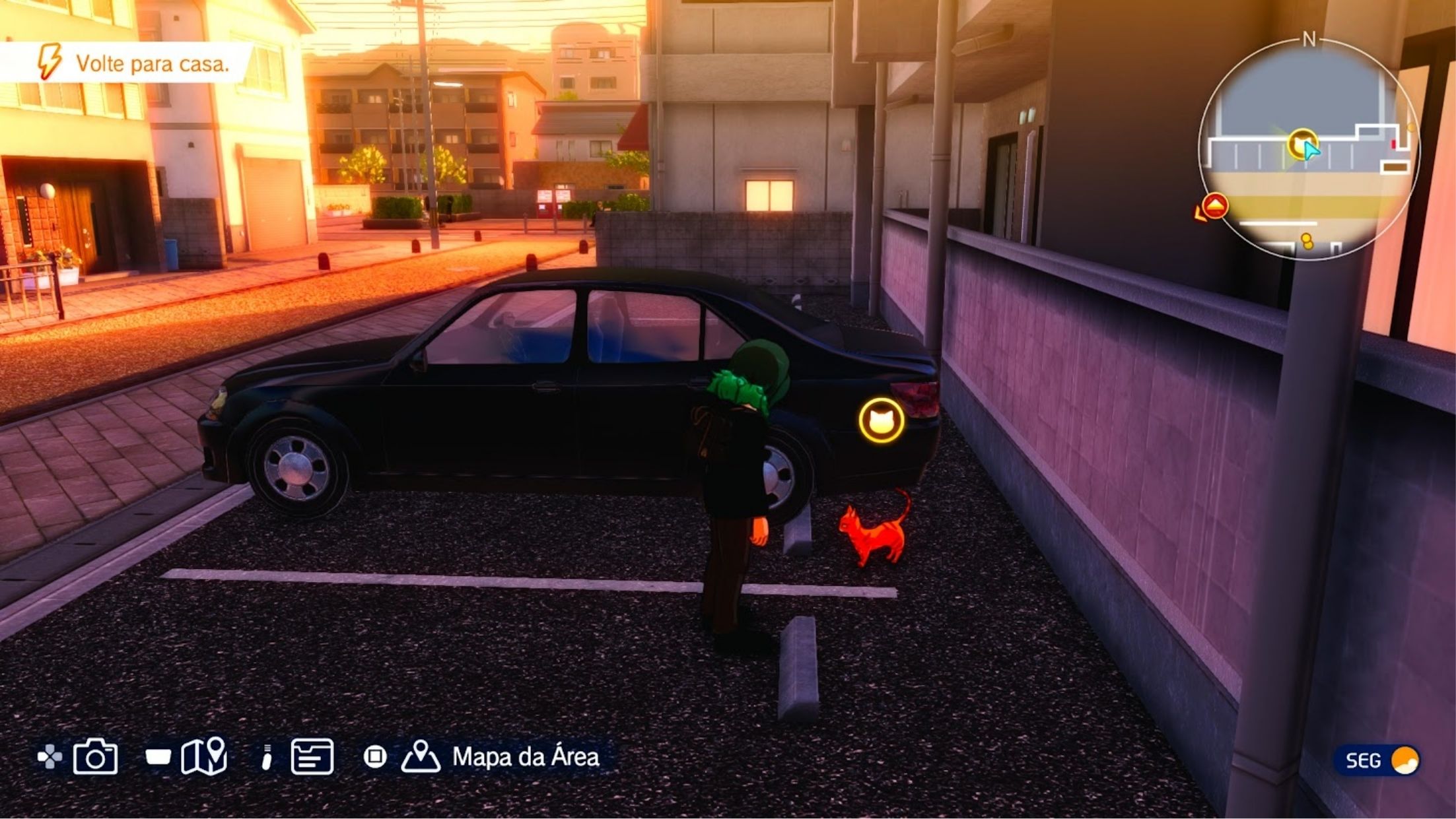Screen dimensions: 1456x819
Task: Open the folded map with pin icon
Action: tap(204, 756)
